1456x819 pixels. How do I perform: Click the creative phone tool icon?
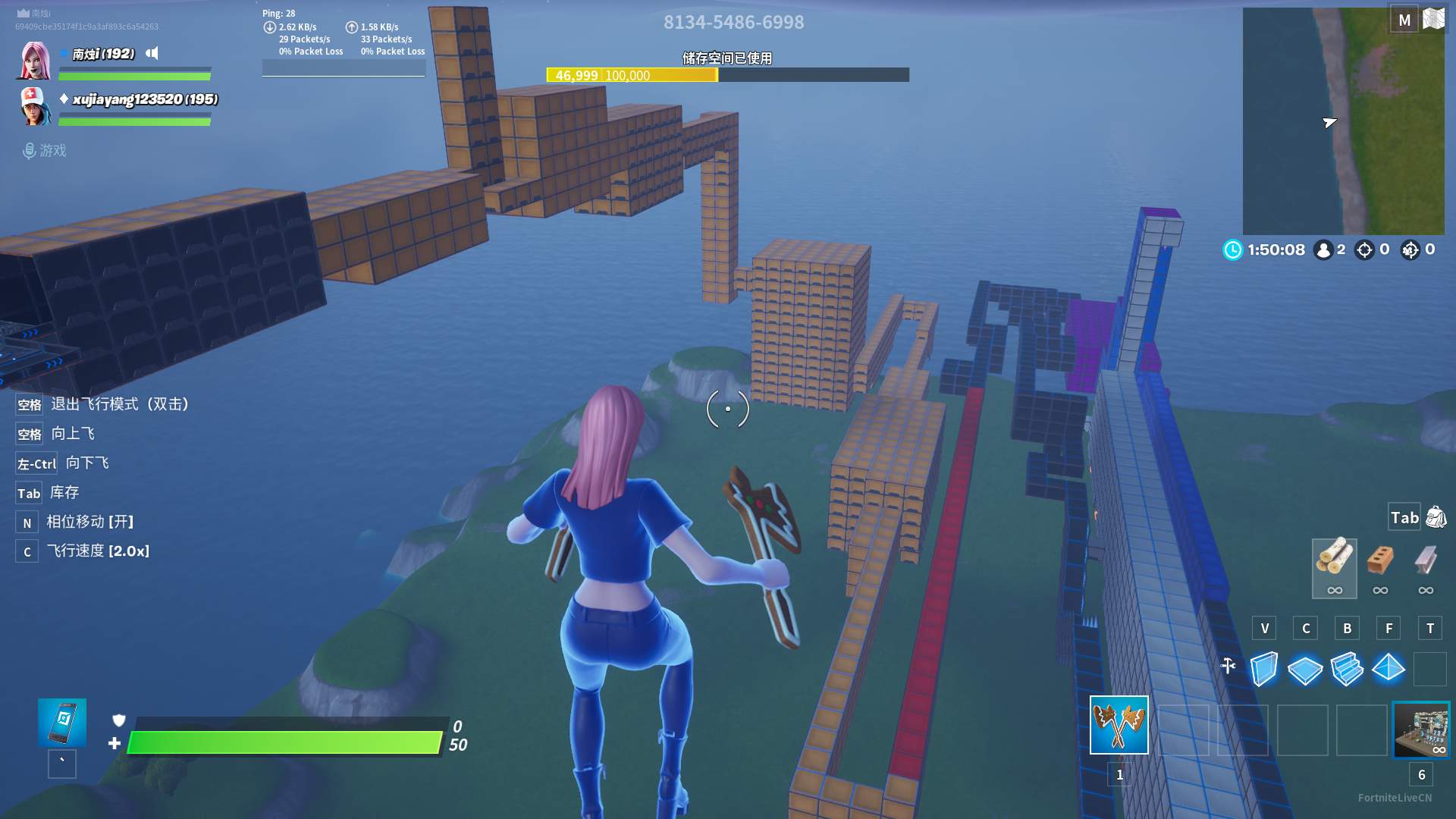(x=62, y=722)
